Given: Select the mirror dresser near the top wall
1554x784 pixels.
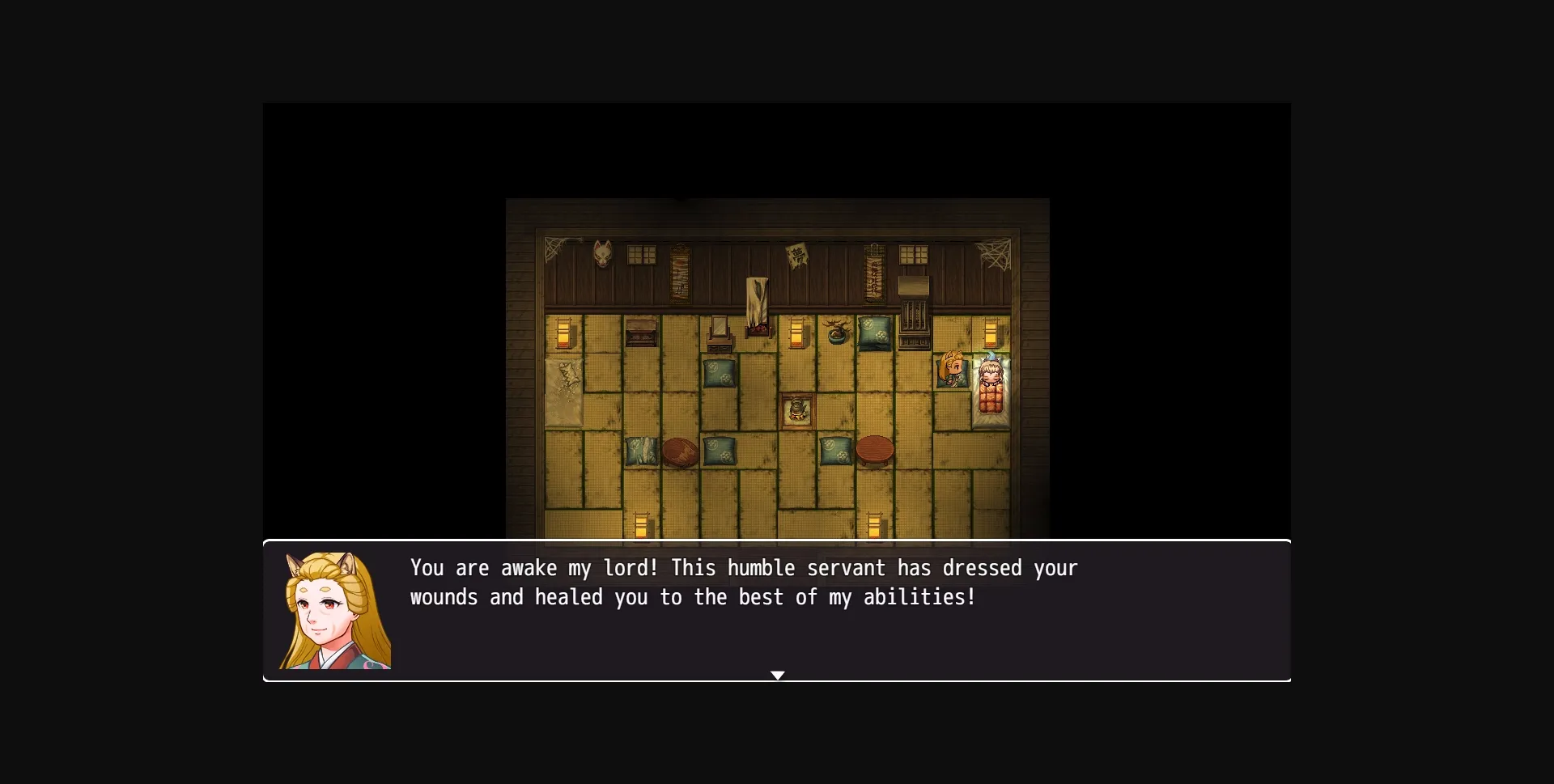Looking at the screenshot, I should pos(719,333).
